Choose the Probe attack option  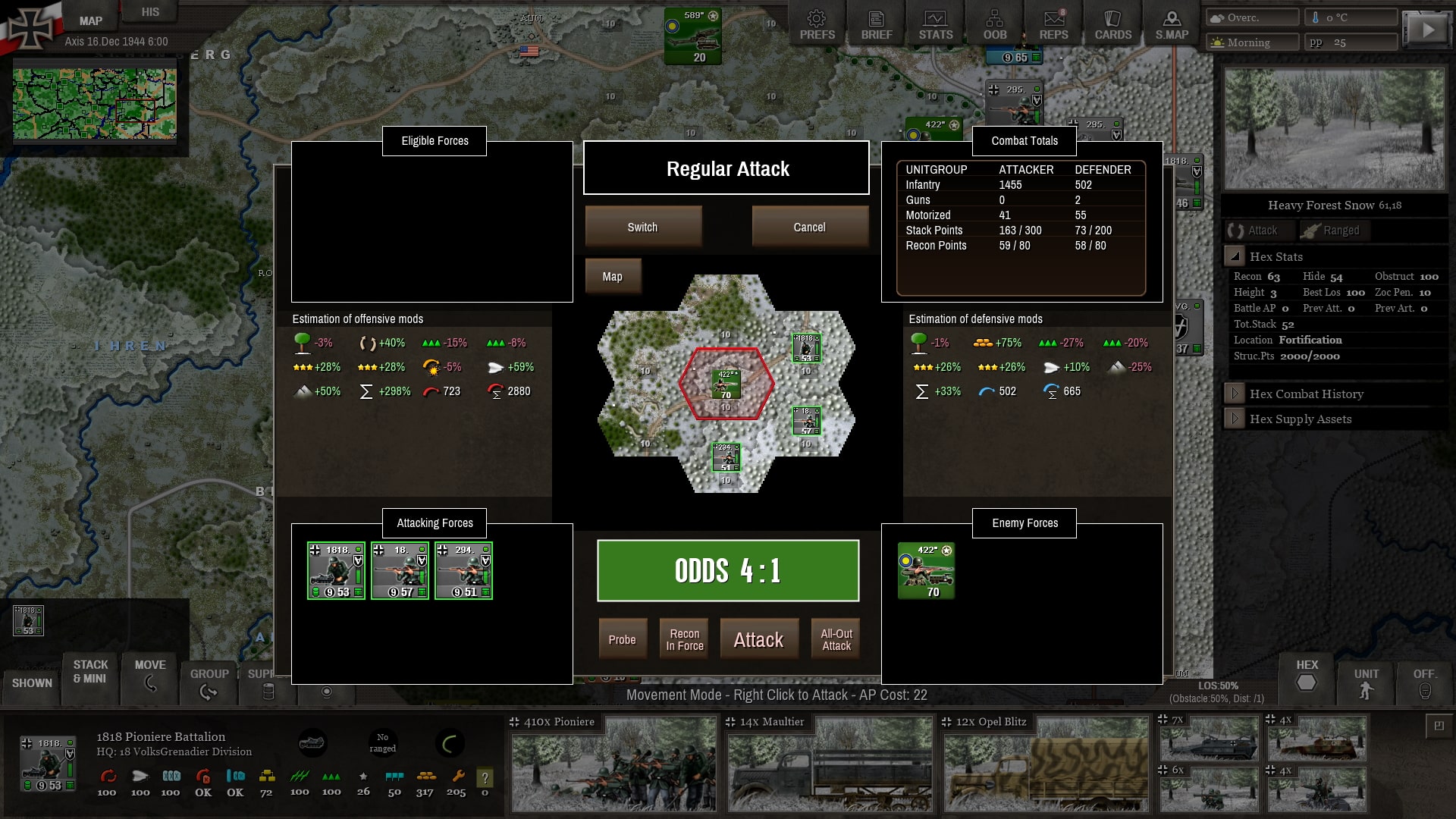(x=622, y=639)
